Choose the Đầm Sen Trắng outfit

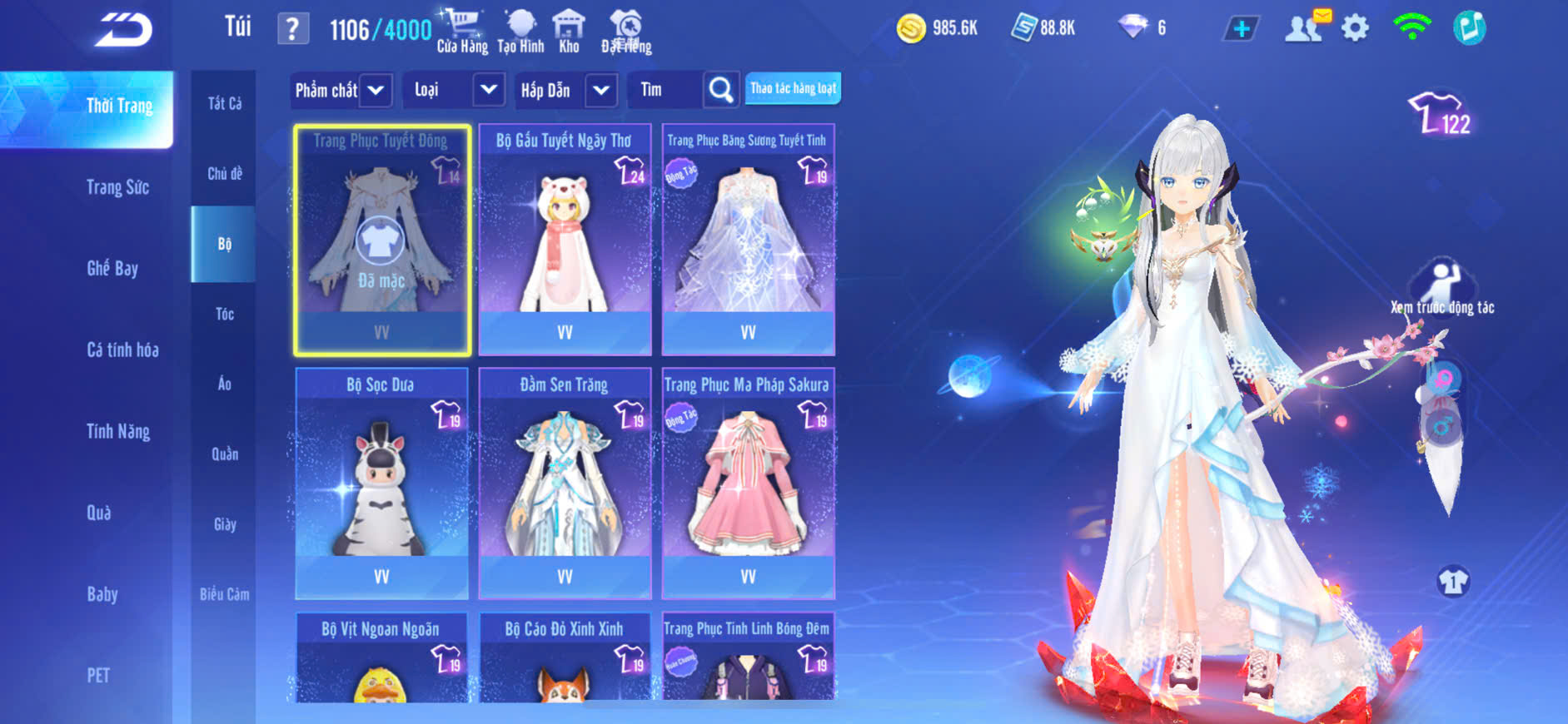point(565,483)
